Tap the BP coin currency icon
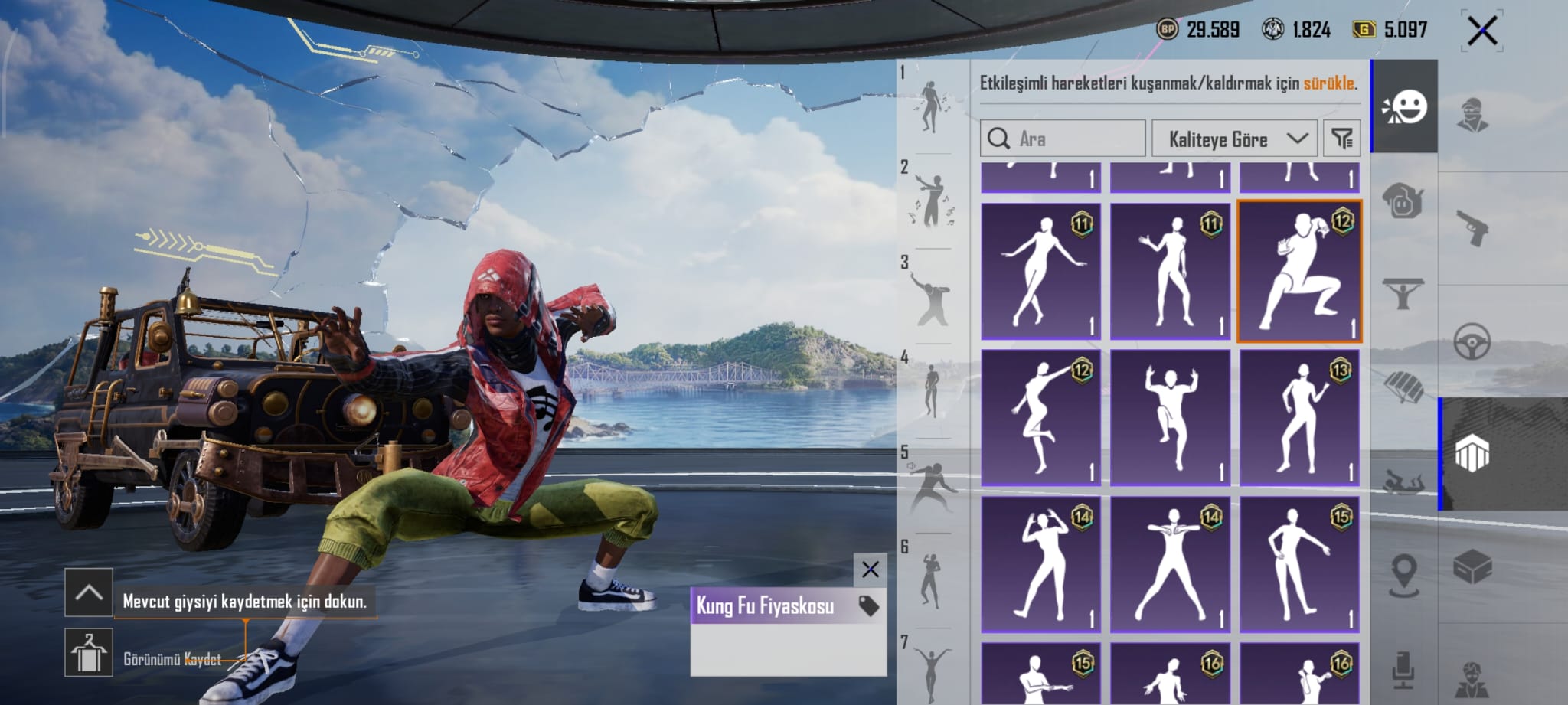This screenshot has width=1568, height=705. (x=1167, y=30)
